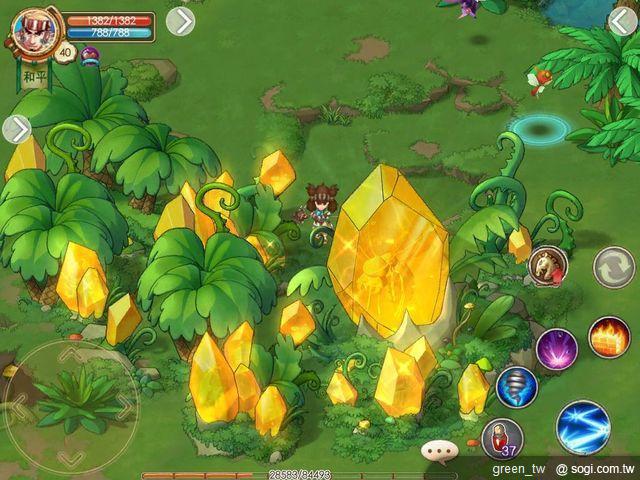The image size is (640, 480).
Task: Open the top-right collapse arrow menu
Action: [622, 20]
